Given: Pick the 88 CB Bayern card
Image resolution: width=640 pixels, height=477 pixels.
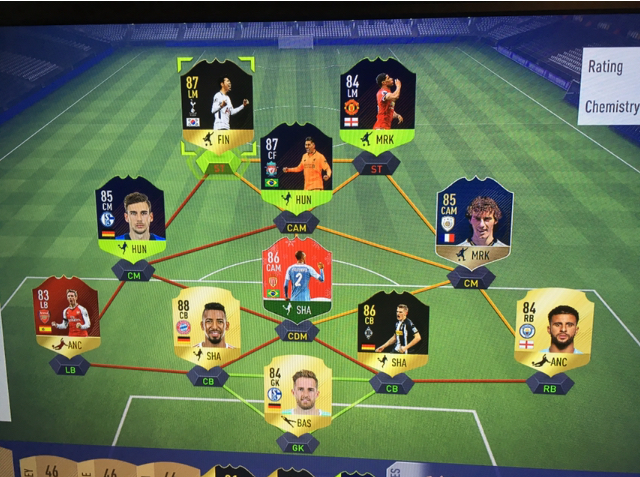Looking at the screenshot, I should [x=205, y=326].
